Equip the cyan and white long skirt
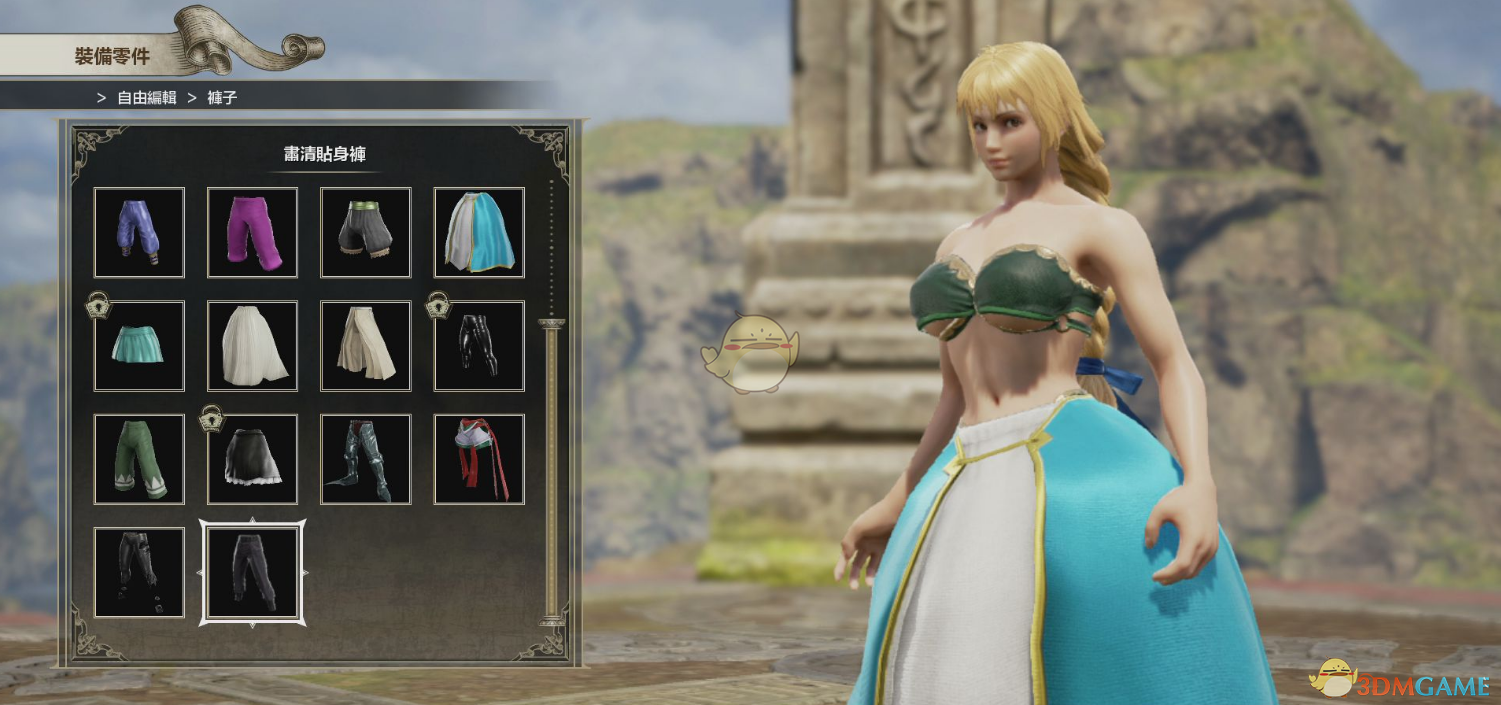 click(x=479, y=232)
